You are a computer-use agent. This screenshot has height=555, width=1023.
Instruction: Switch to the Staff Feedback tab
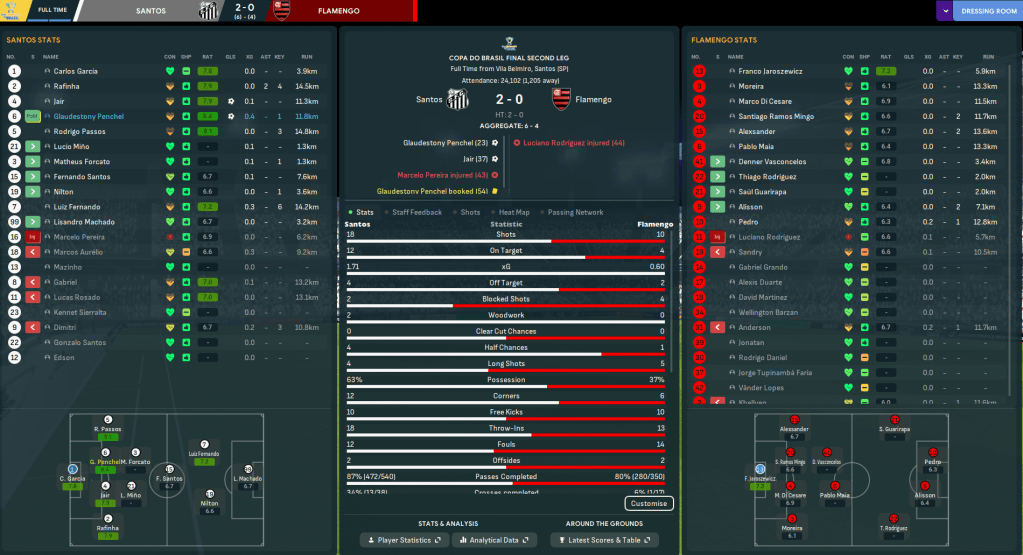pos(417,212)
